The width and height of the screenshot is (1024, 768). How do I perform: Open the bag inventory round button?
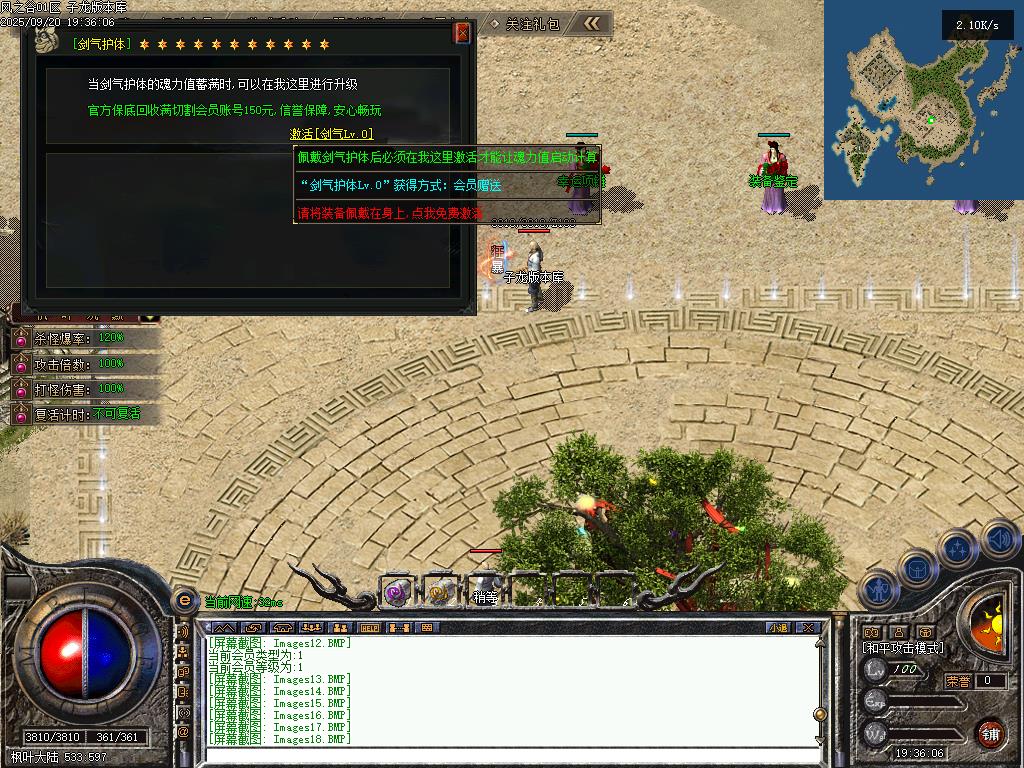click(916, 568)
